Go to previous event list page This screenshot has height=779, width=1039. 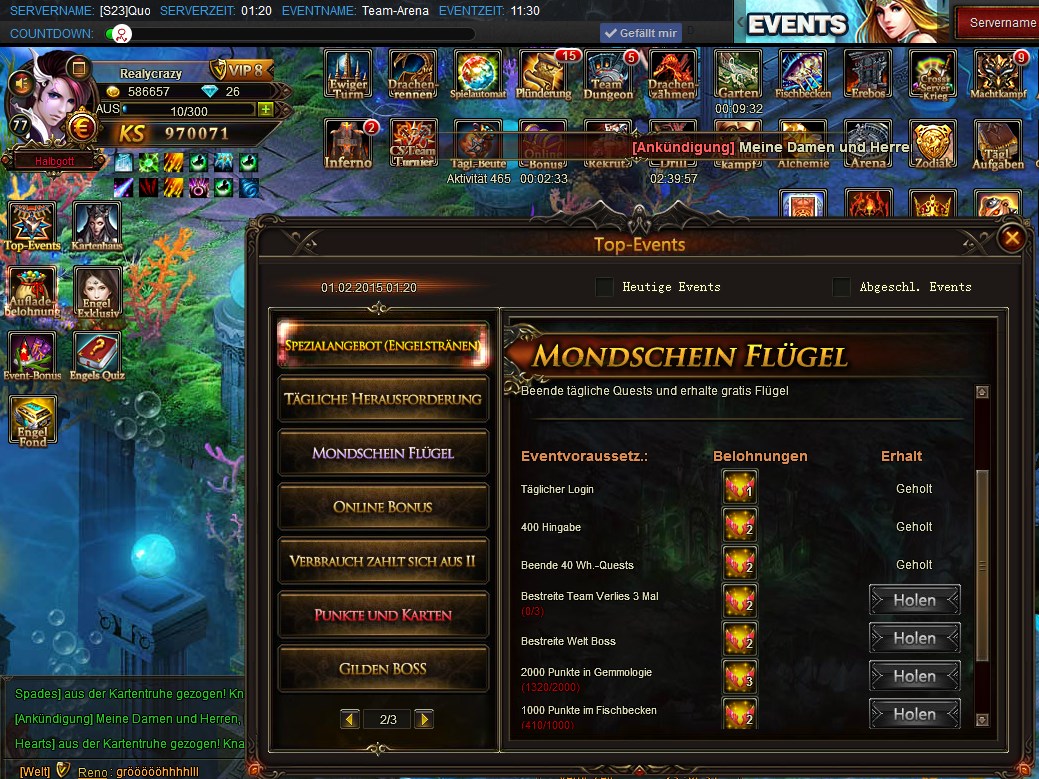tap(350, 719)
